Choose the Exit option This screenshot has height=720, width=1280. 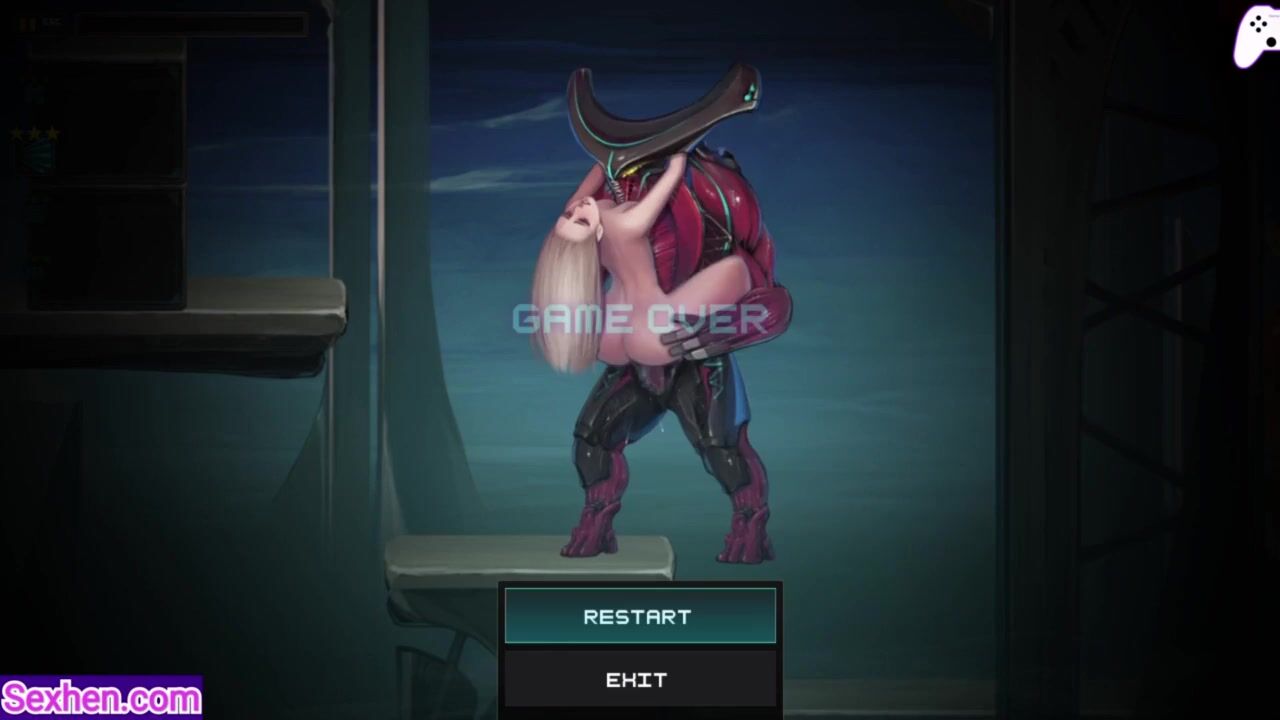[639, 680]
